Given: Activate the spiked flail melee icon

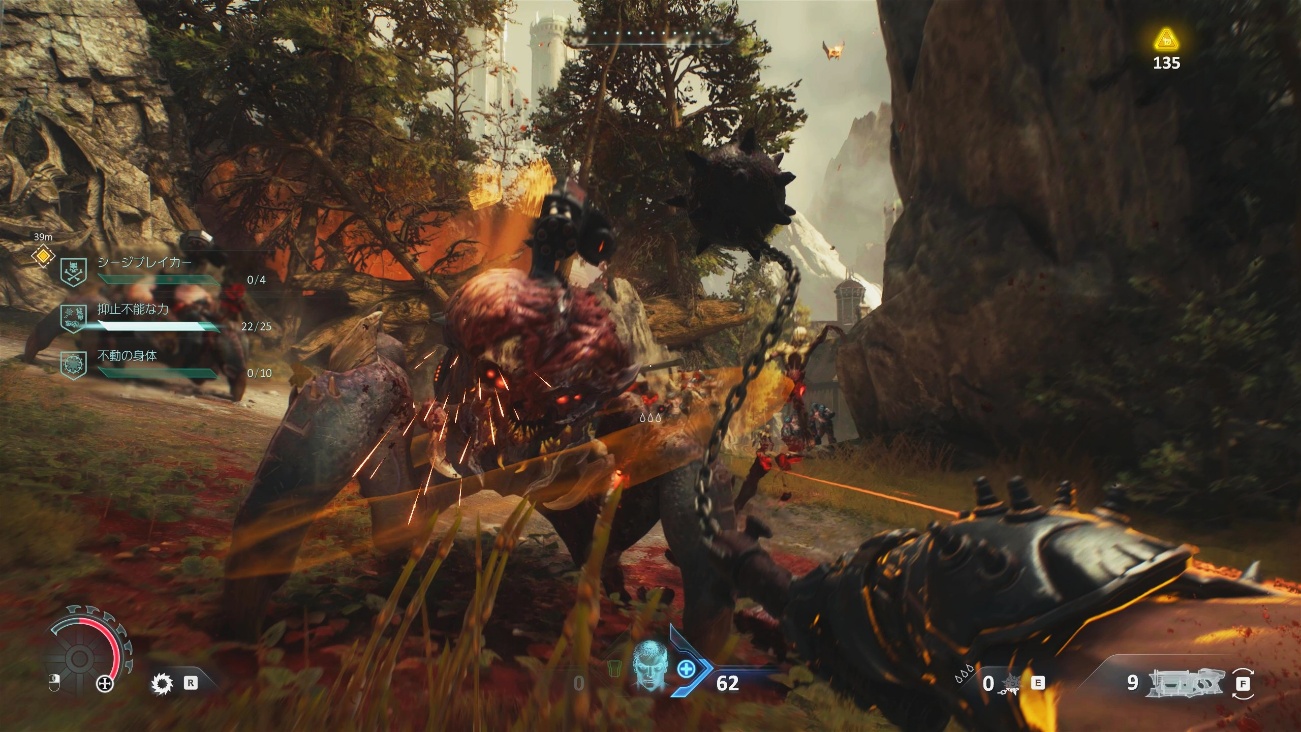Looking at the screenshot, I should [1014, 683].
